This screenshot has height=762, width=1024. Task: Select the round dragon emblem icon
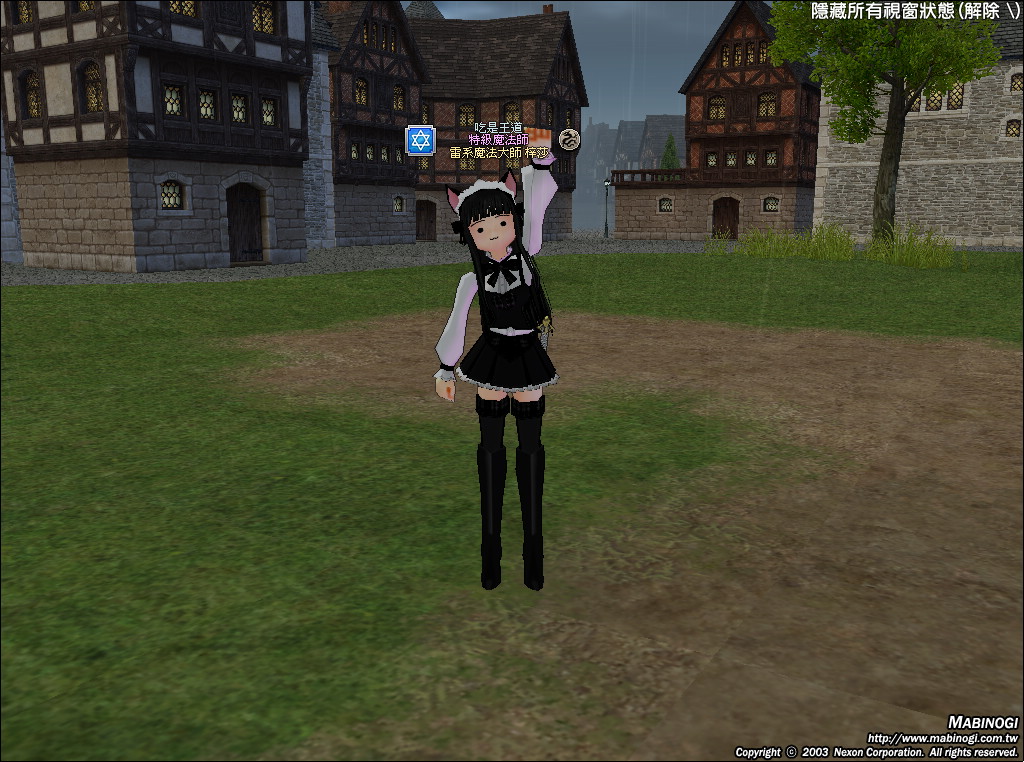[x=569, y=139]
